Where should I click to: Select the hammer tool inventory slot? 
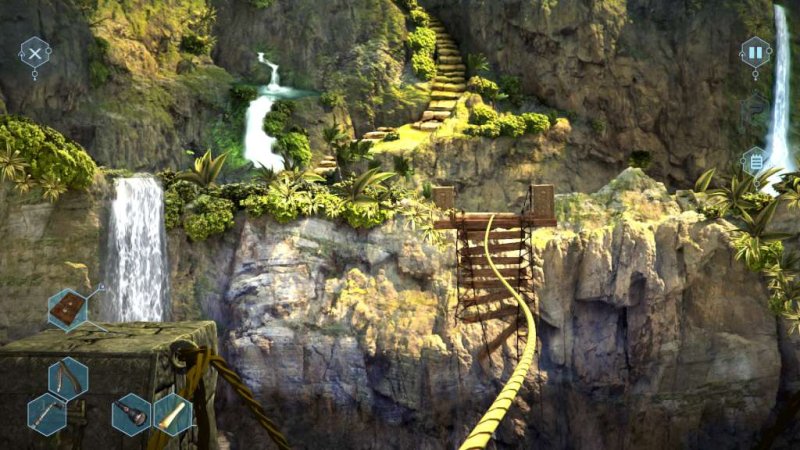[x=47, y=413]
